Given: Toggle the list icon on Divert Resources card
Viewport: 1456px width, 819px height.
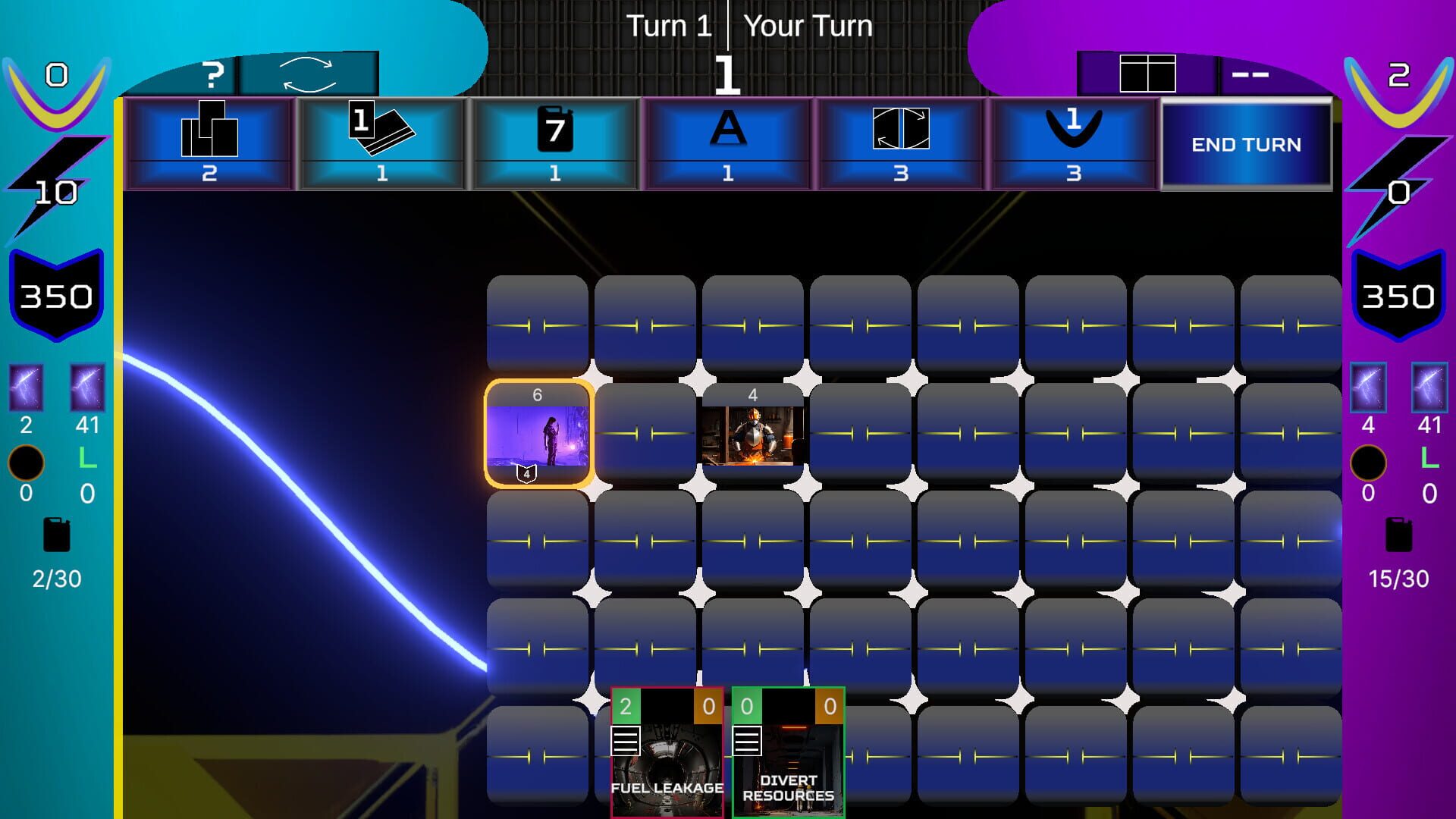Looking at the screenshot, I should (x=745, y=742).
